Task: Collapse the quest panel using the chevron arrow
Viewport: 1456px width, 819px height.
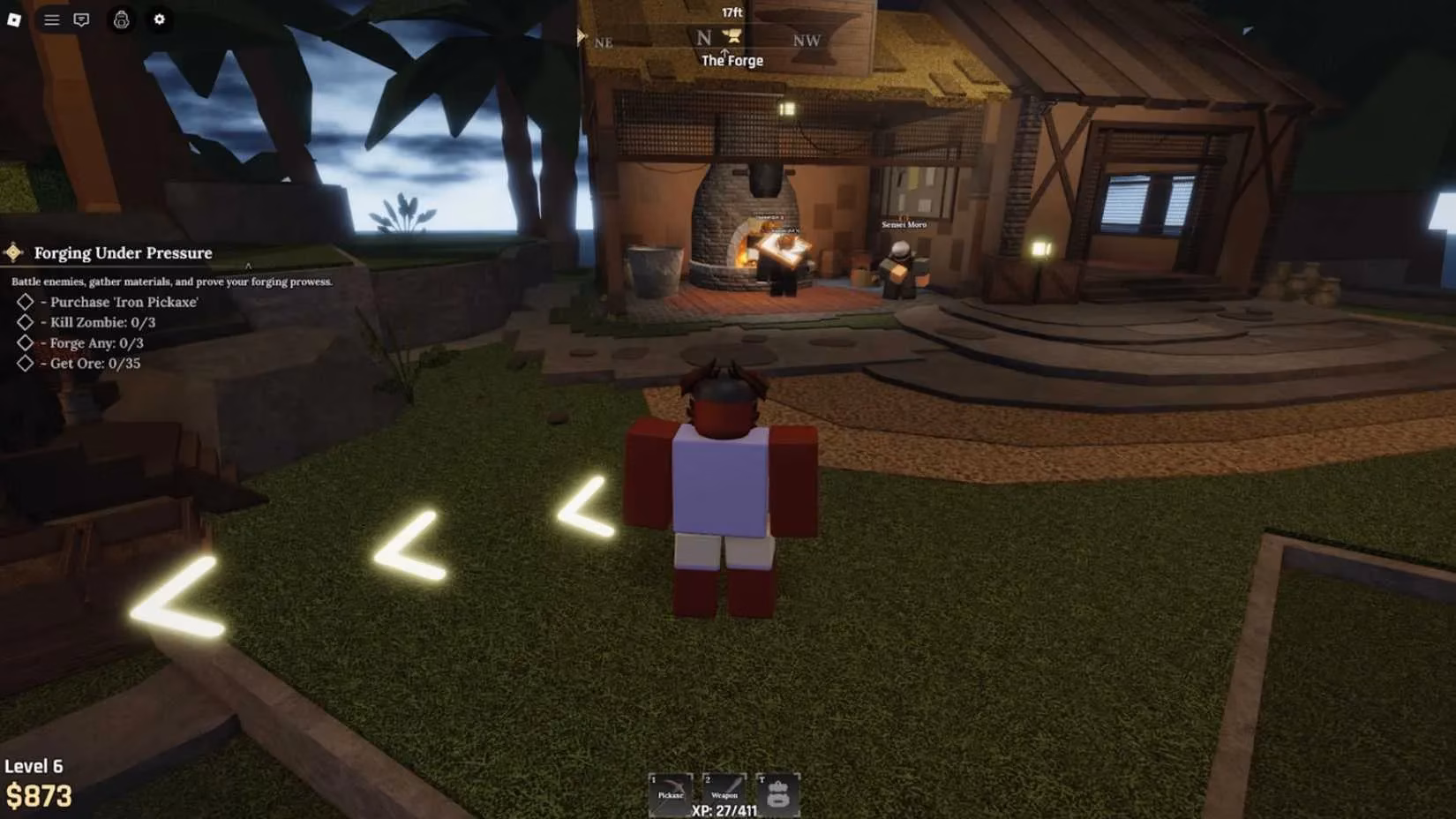Action: pyautogui.click(x=249, y=265)
